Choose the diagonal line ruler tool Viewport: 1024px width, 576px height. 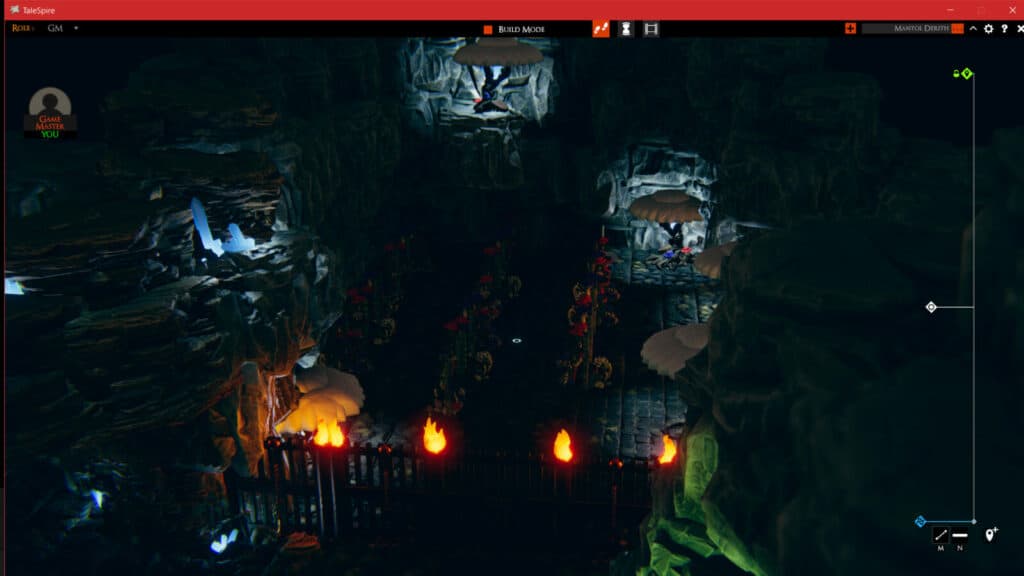tap(940, 535)
